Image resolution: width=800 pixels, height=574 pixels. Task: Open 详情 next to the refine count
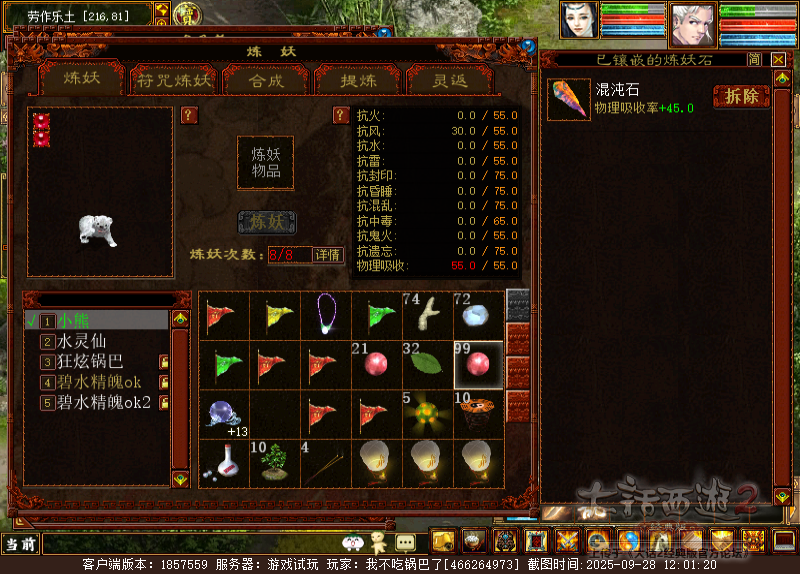[328, 255]
